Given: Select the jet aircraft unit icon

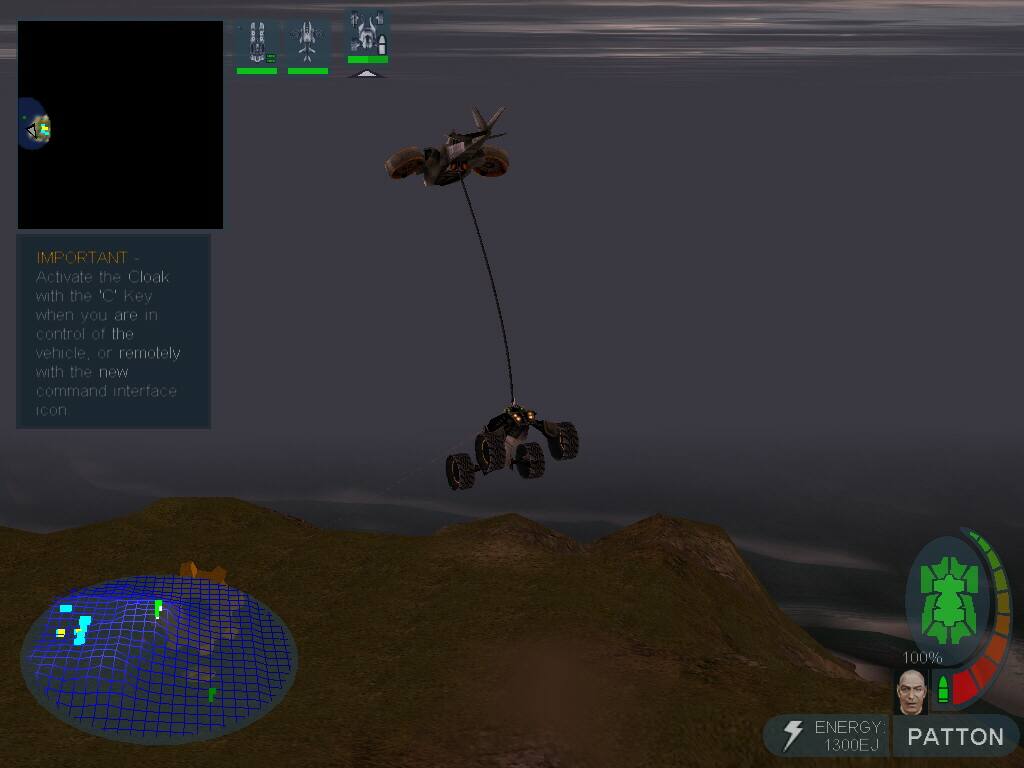Looking at the screenshot, I should click(x=307, y=44).
